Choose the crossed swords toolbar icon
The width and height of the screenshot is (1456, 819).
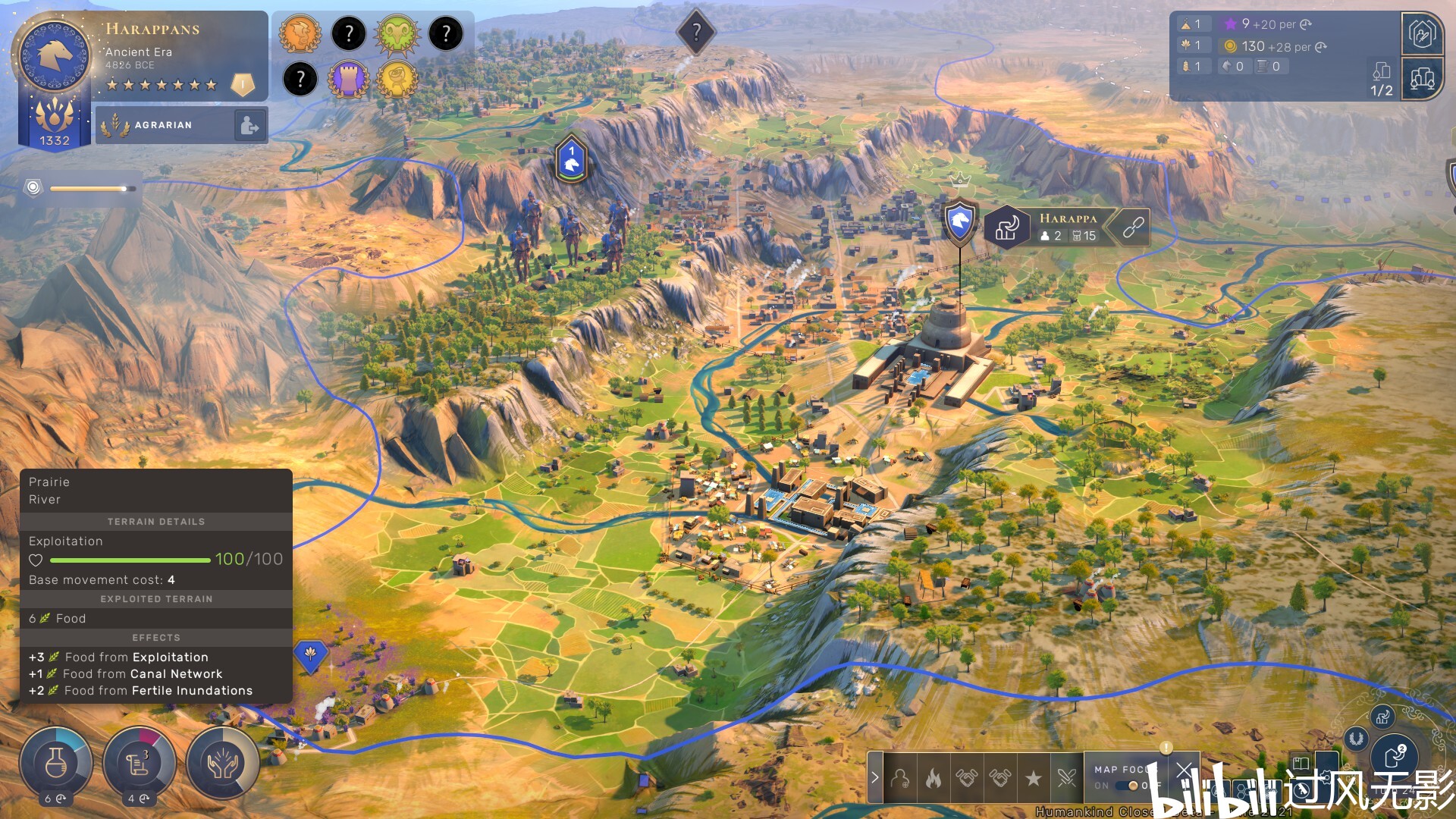pos(1066,778)
